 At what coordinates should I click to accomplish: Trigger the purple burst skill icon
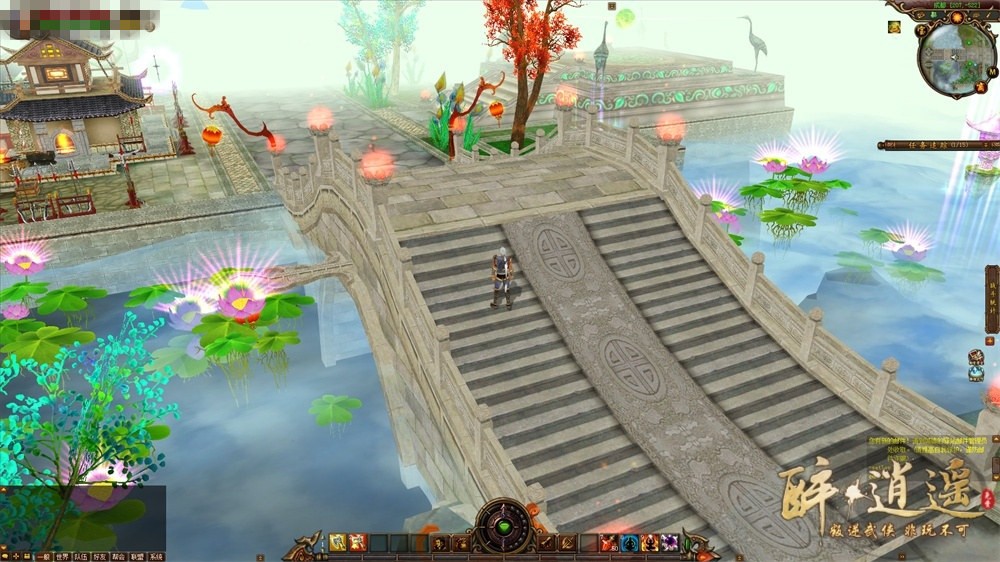670,543
